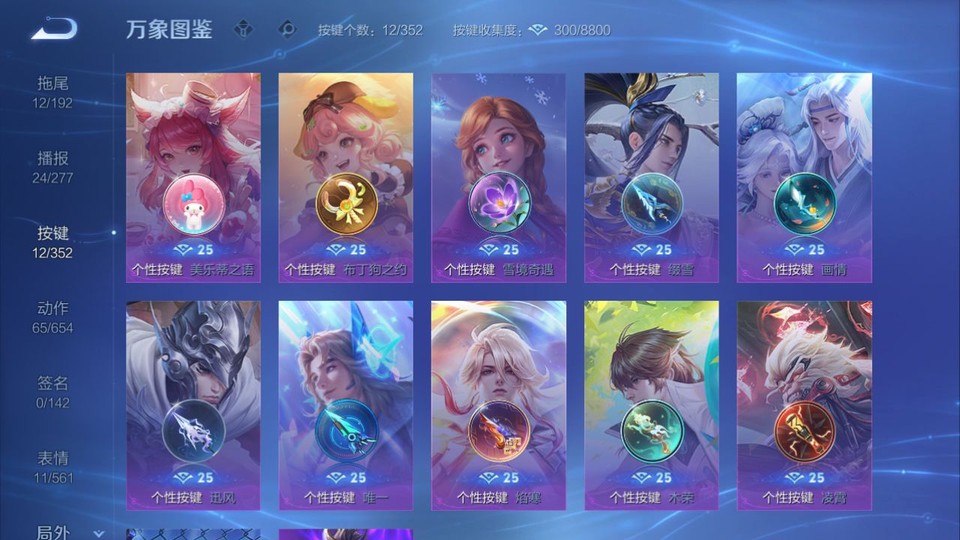Viewport: 960px width, 540px height.
Task: Choose the 迅风 button skin card
Action: [193, 405]
